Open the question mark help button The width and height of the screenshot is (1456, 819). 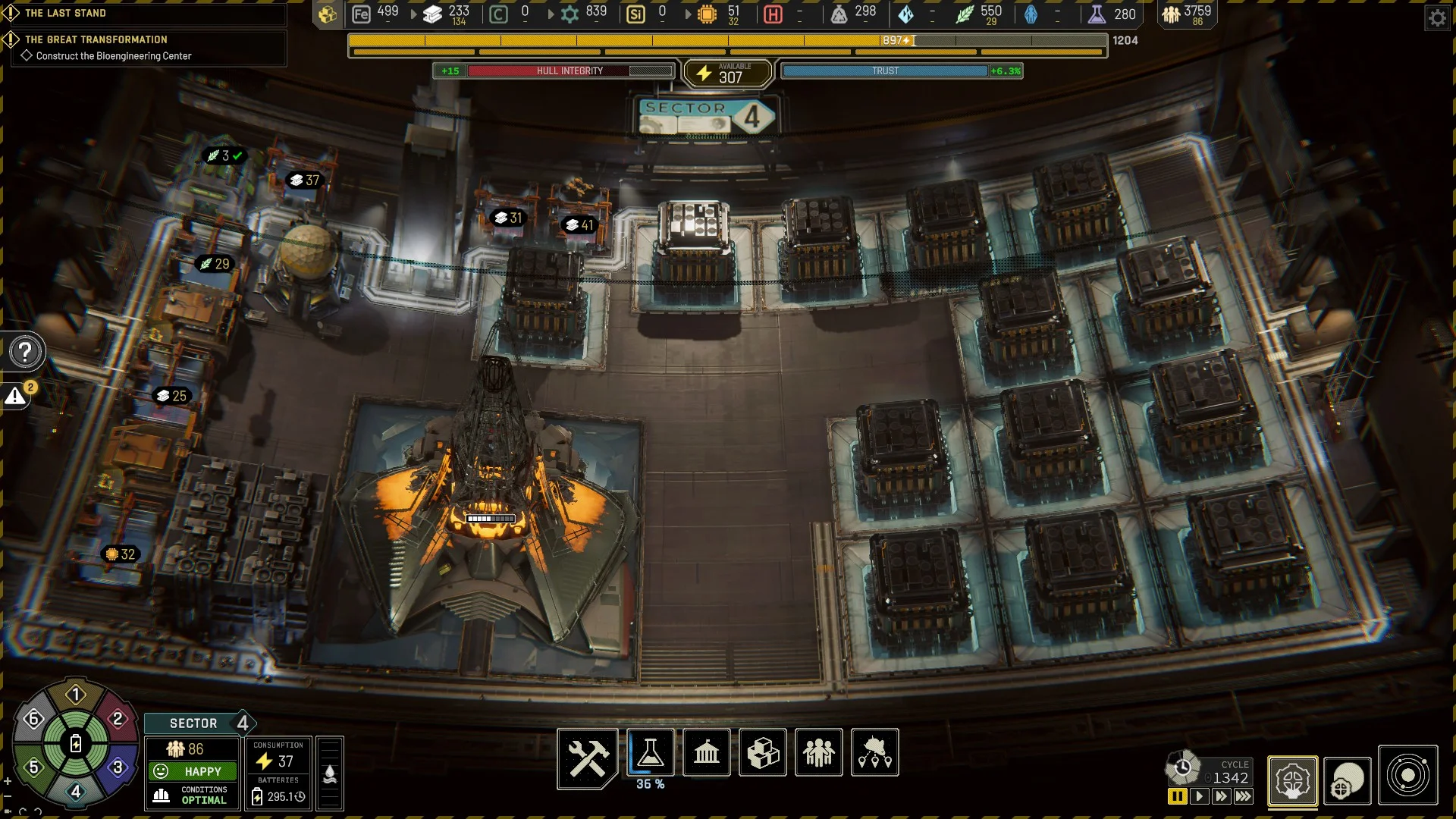tap(25, 352)
